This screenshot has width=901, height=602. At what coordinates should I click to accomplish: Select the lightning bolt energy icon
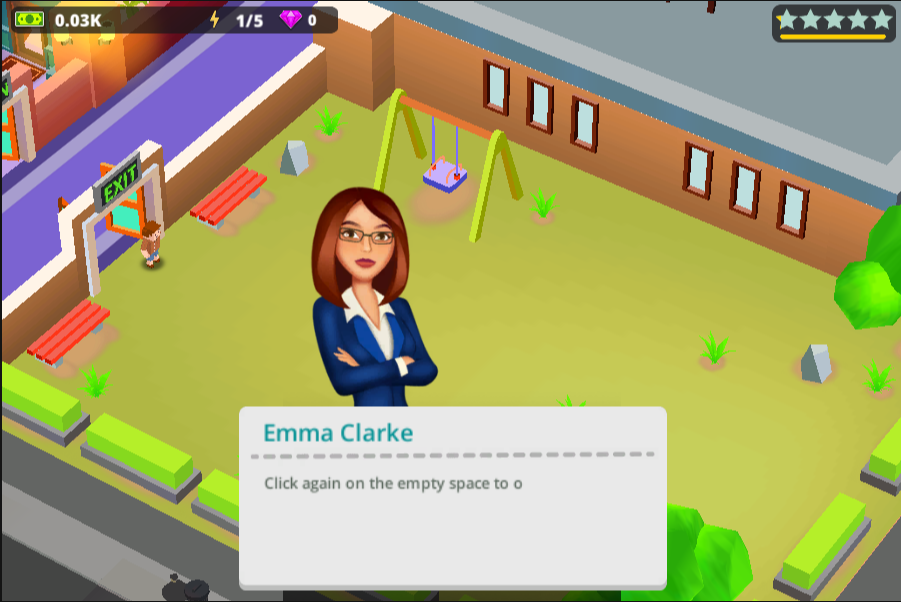pos(214,20)
